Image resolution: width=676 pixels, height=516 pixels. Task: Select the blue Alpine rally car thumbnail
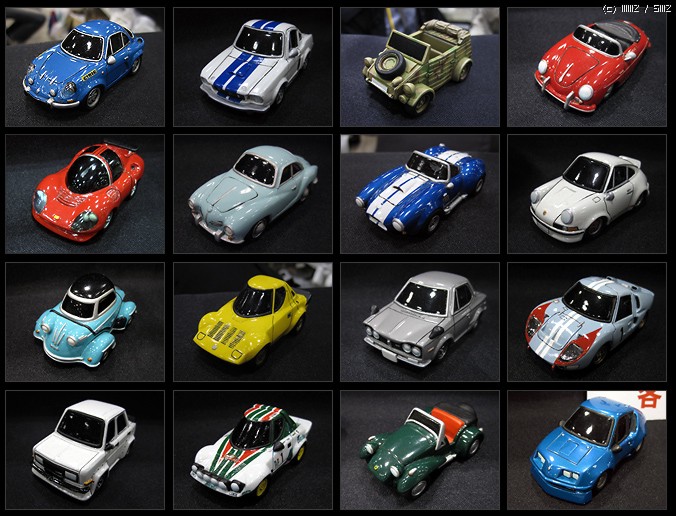tap(85, 67)
